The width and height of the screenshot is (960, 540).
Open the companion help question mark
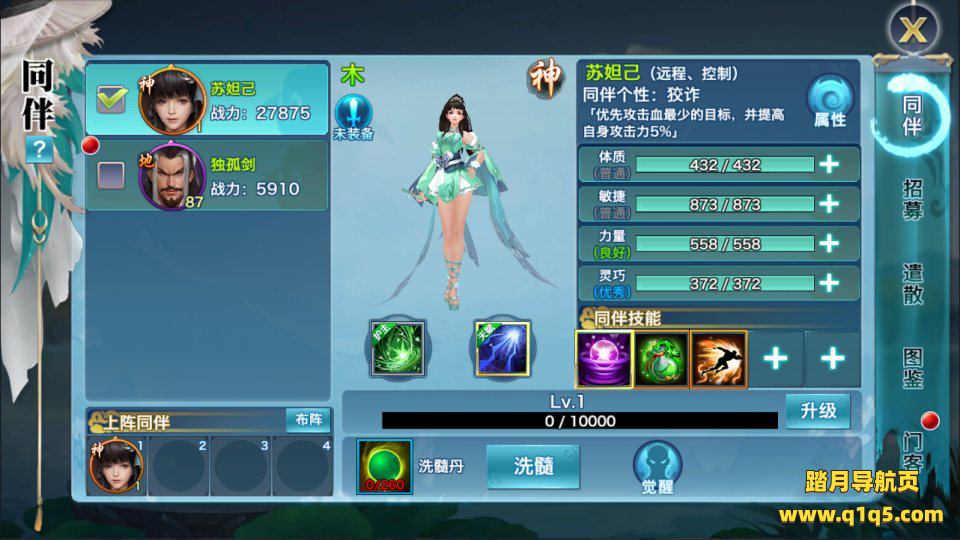click(x=39, y=151)
